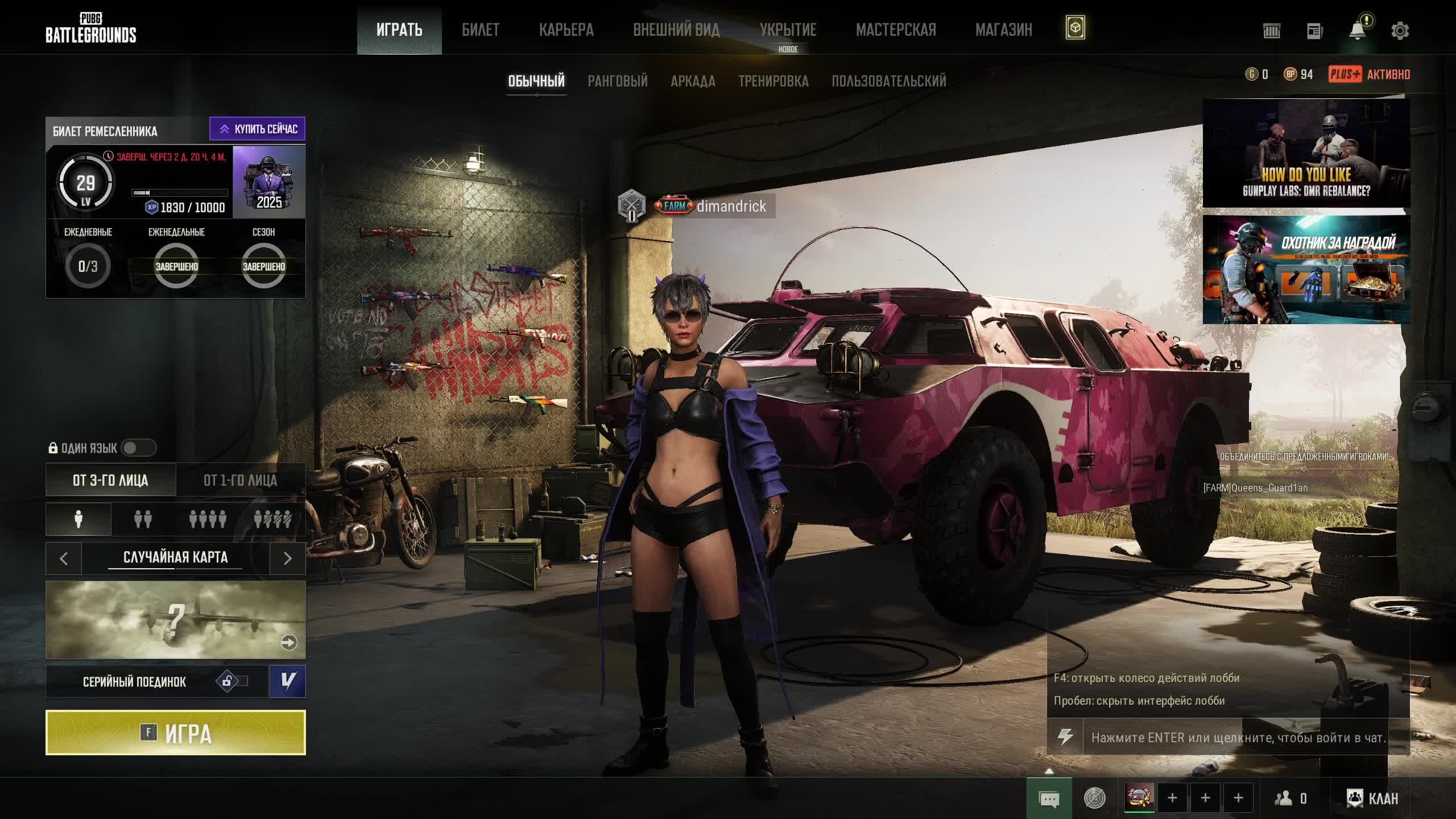1456x819 pixels.
Task: Open the settings gear icon
Action: 1400,31
